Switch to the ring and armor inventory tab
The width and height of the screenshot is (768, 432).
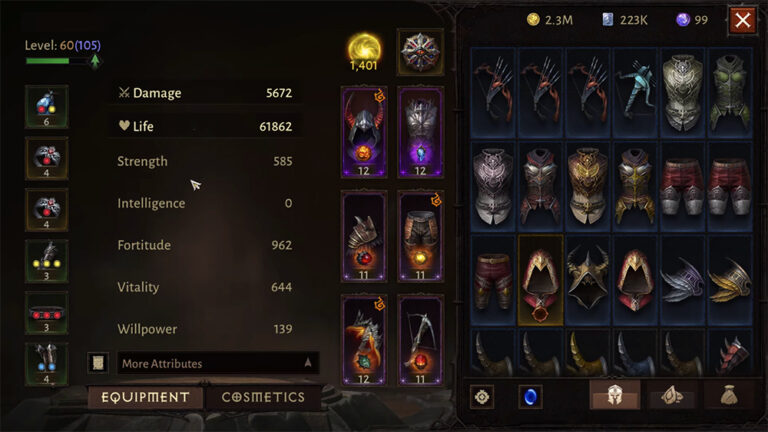[672, 397]
